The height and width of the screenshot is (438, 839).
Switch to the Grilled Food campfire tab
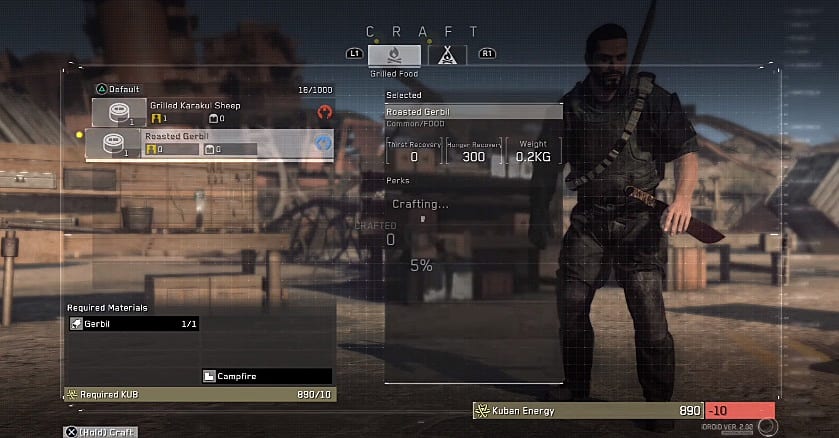tap(394, 55)
